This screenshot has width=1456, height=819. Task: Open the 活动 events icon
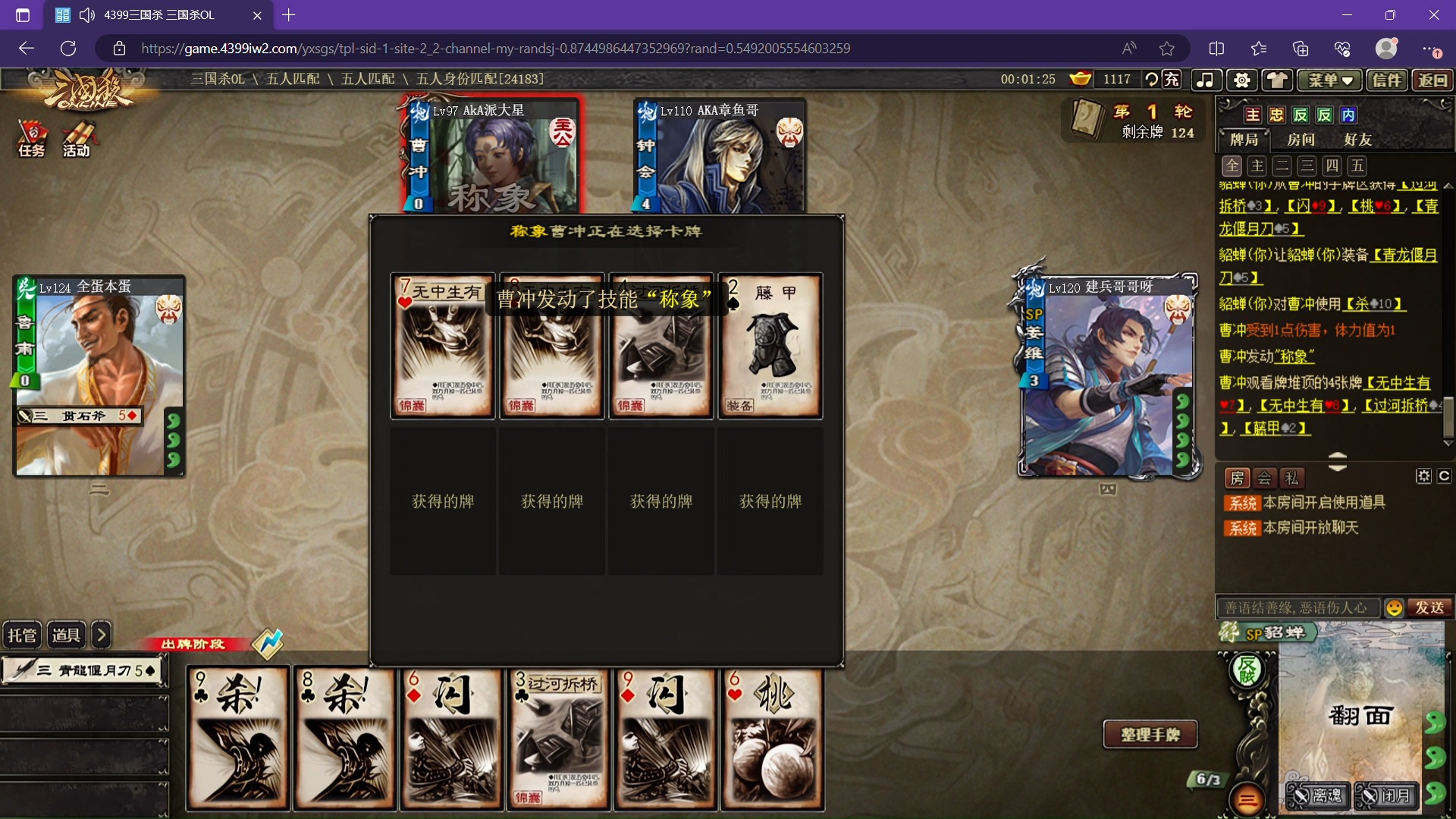(77, 138)
